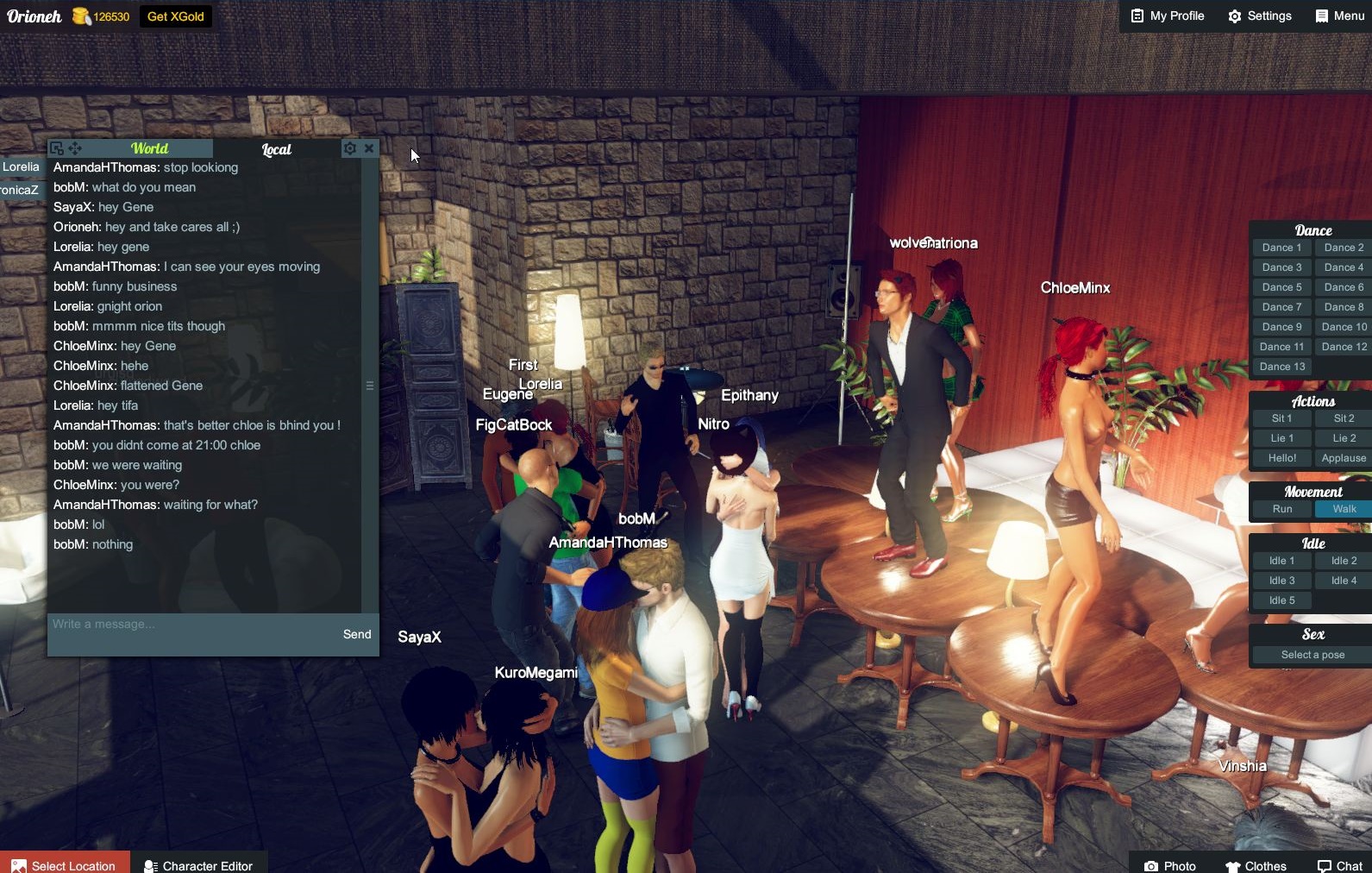
Task: Start the Dance 1 animation
Action: (x=1281, y=248)
